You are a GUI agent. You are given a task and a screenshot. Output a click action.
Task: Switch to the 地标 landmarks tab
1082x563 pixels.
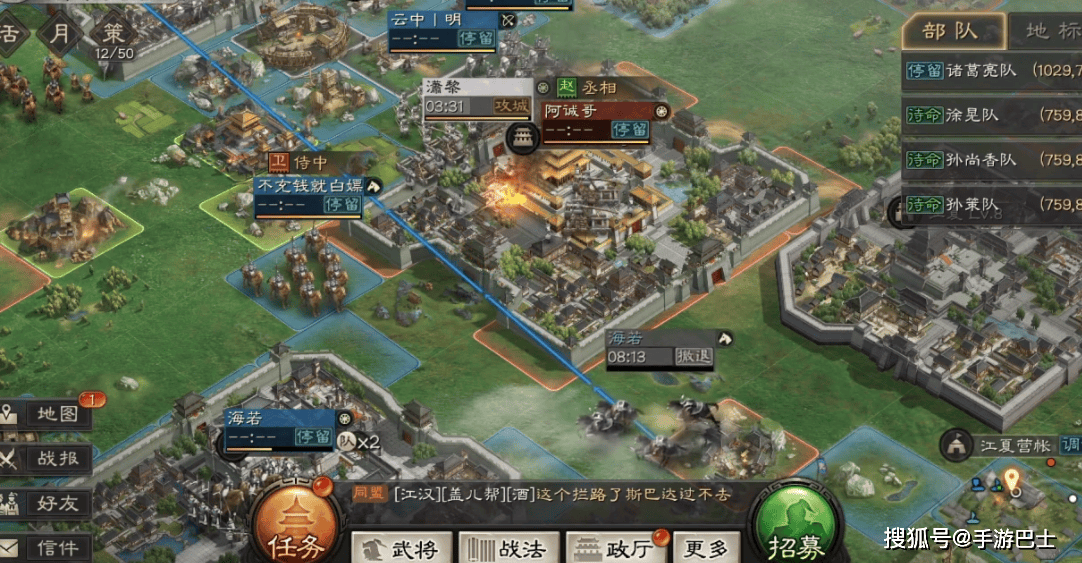1046,30
